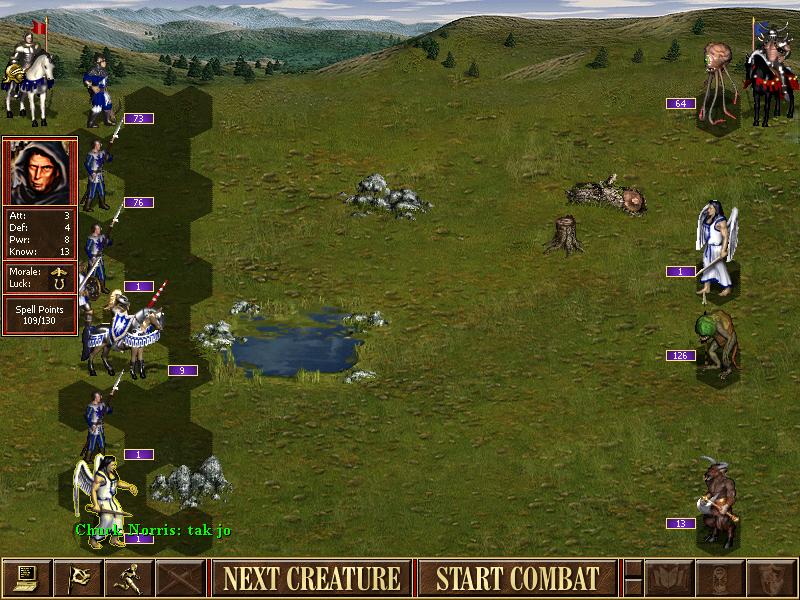
Task: Toggle auto-combat crossed swords button
Action: [181, 578]
